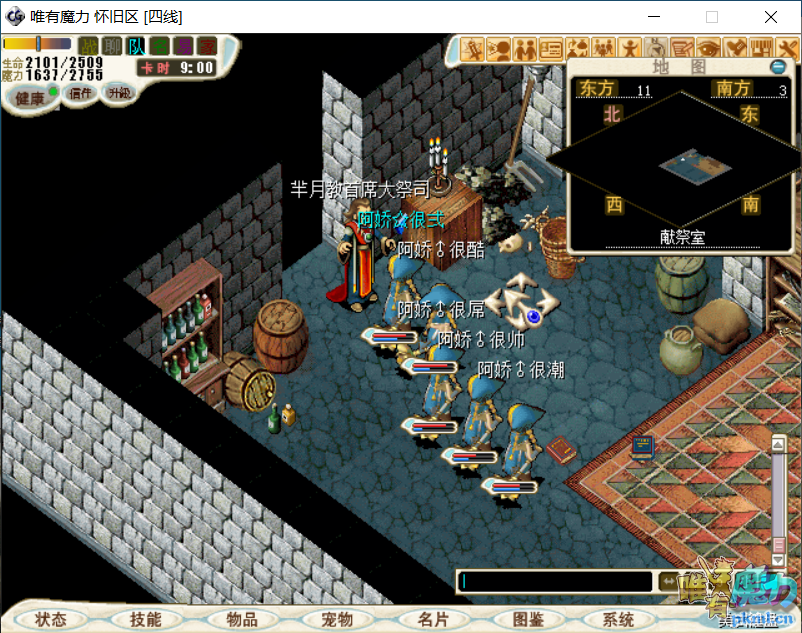Click the chat text input box

tap(555, 581)
